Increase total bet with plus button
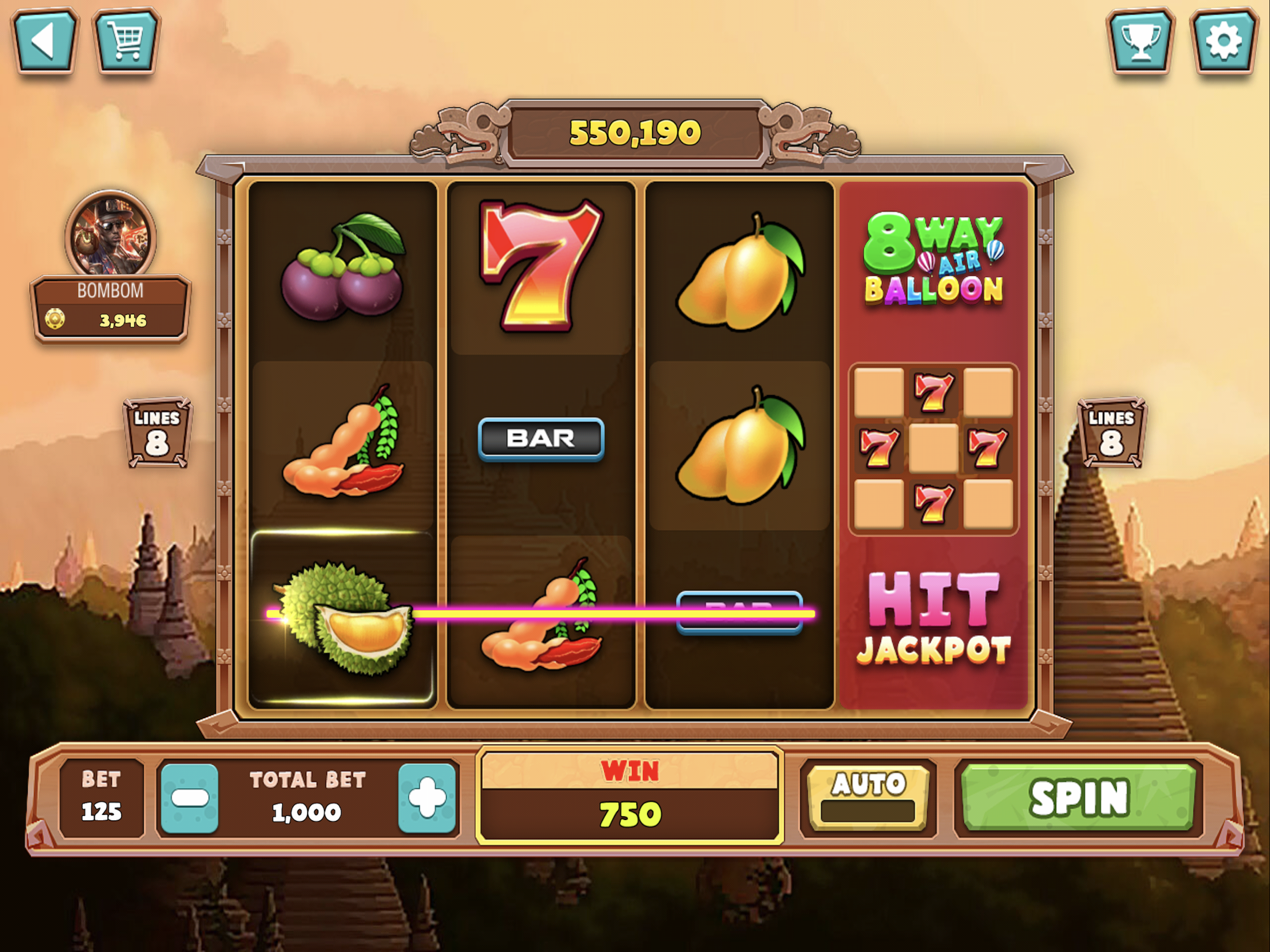 point(427,798)
